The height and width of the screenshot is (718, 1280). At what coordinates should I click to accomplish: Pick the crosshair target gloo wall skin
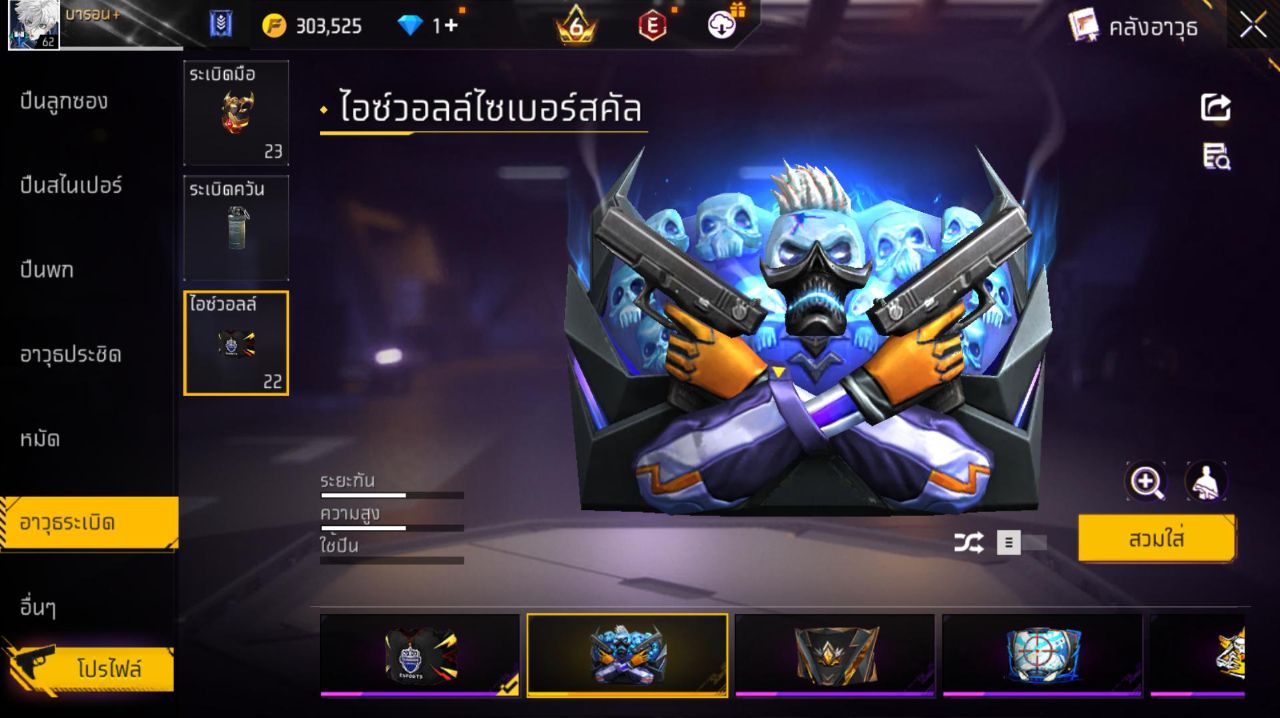[1042, 654]
